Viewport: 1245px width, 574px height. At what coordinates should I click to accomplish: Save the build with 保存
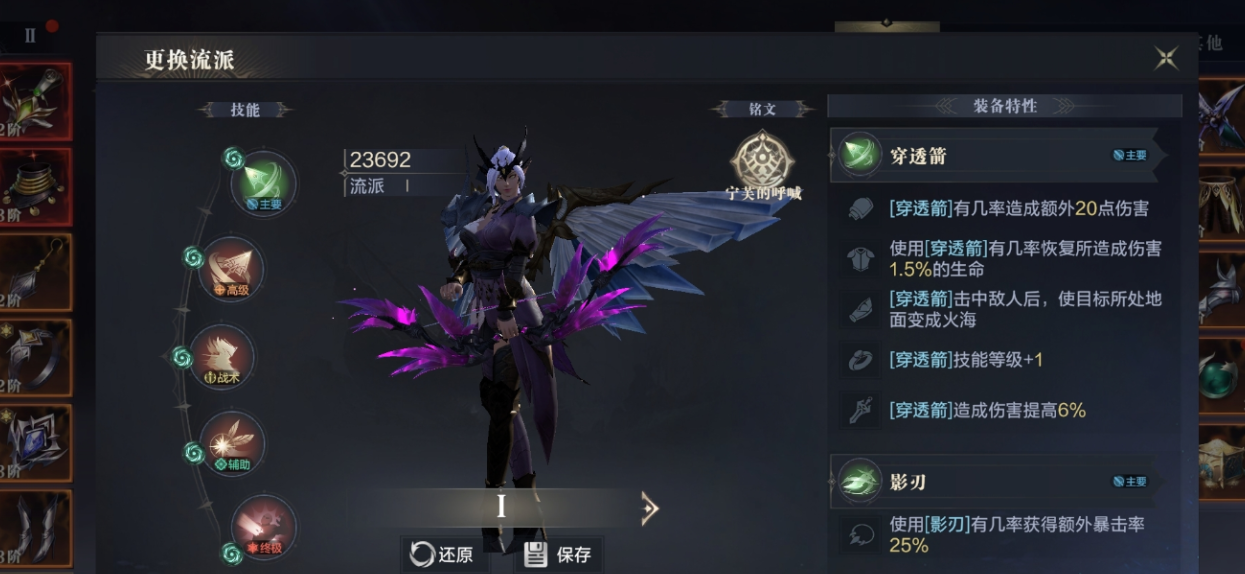[x=558, y=554]
